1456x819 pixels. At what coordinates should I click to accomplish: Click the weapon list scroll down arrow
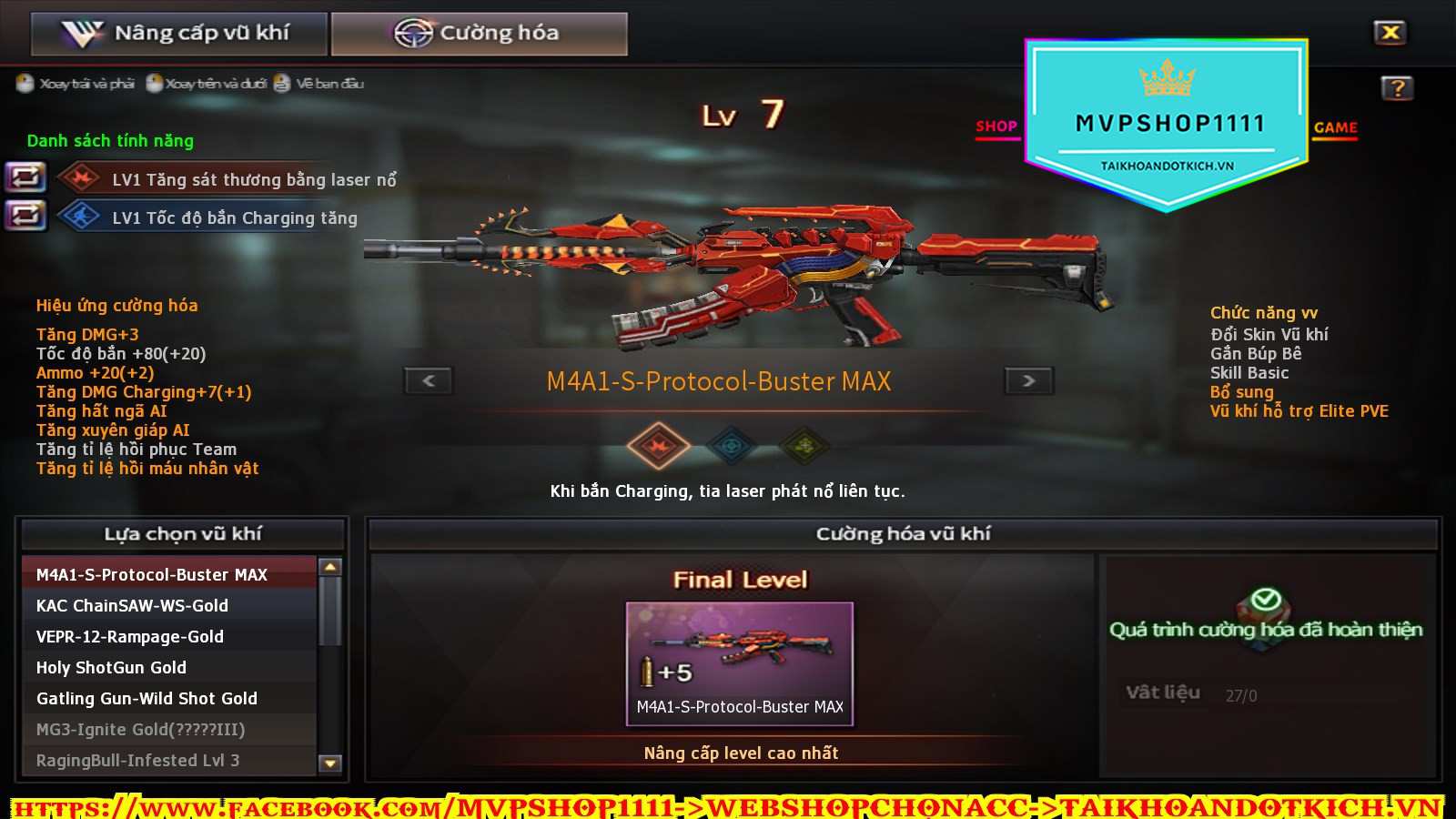(x=330, y=763)
